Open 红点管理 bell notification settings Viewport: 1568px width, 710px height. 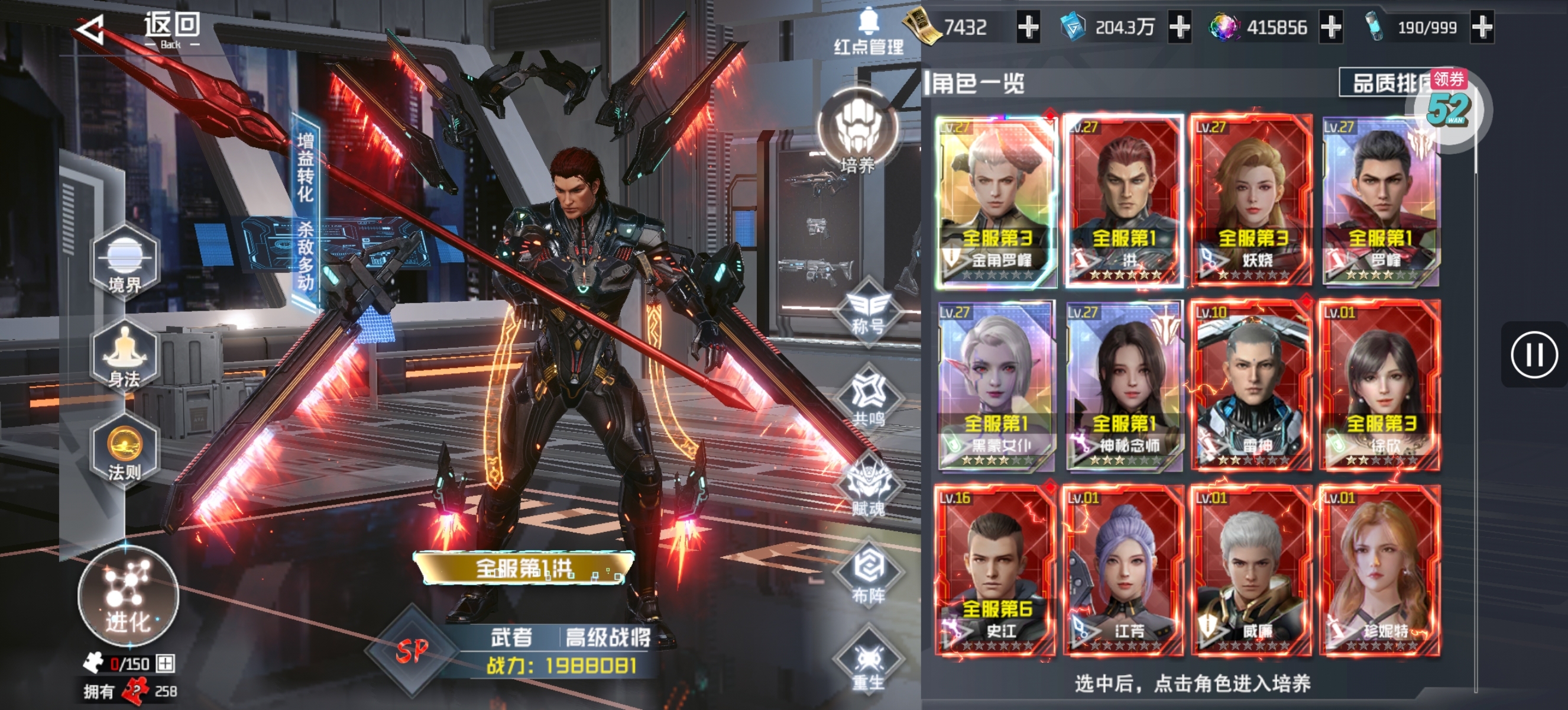(868, 32)
